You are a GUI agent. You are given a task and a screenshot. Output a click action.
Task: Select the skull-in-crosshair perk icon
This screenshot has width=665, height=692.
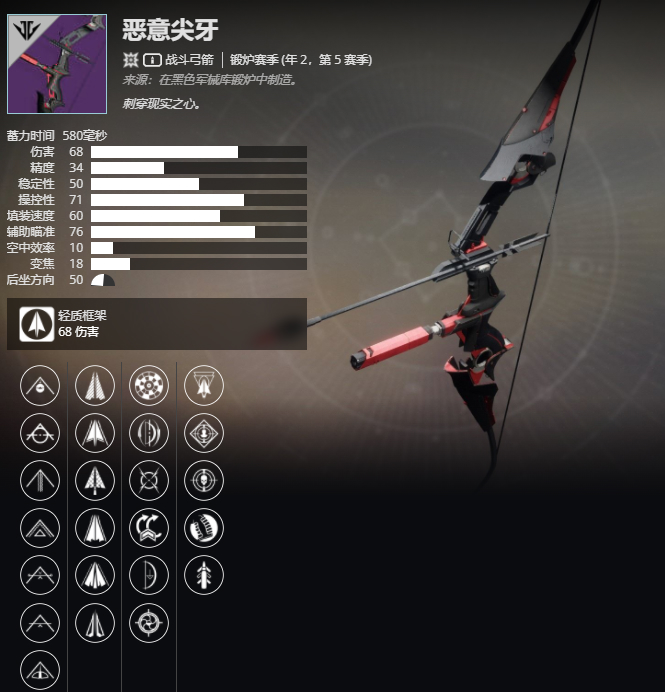click(x=204, y=481)
